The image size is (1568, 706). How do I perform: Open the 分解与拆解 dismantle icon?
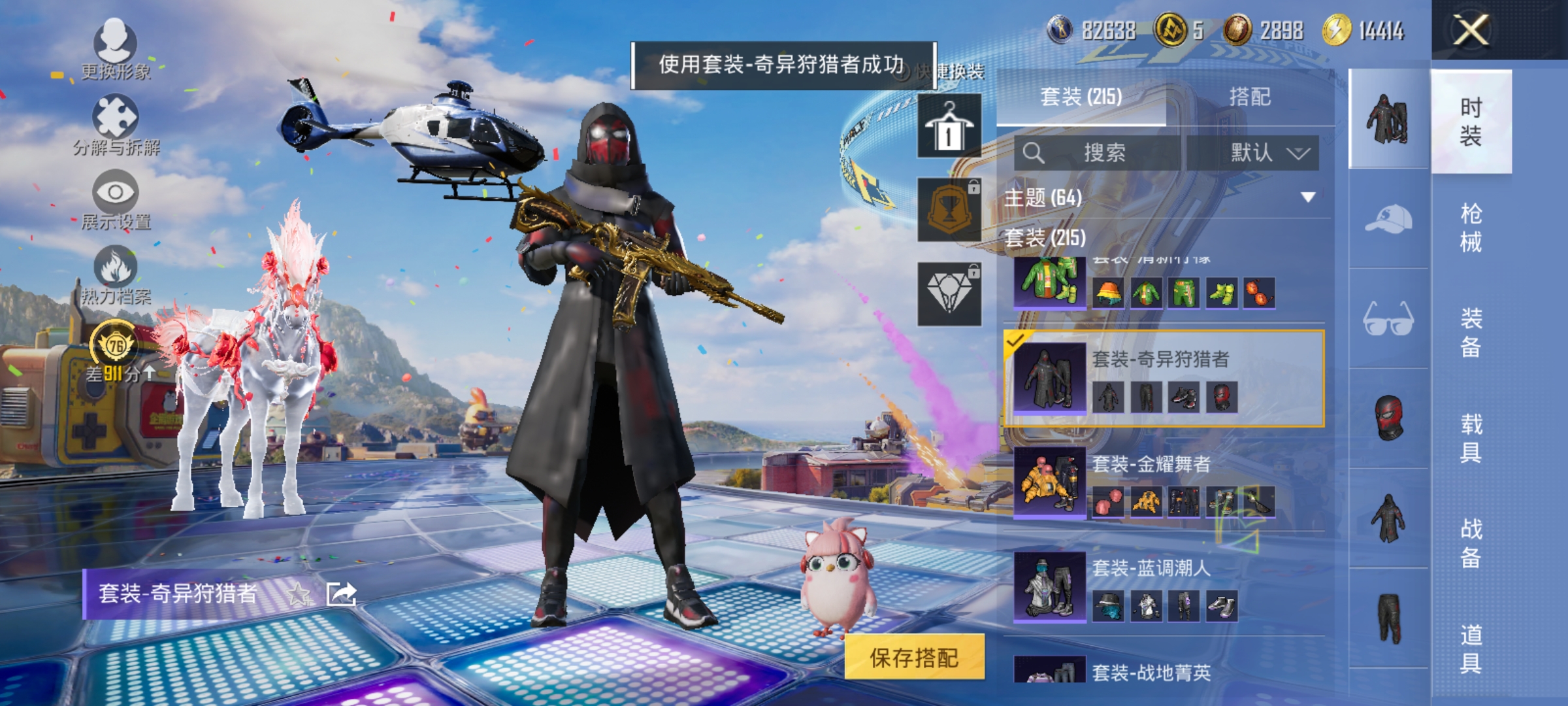click(x=114, y=116)
